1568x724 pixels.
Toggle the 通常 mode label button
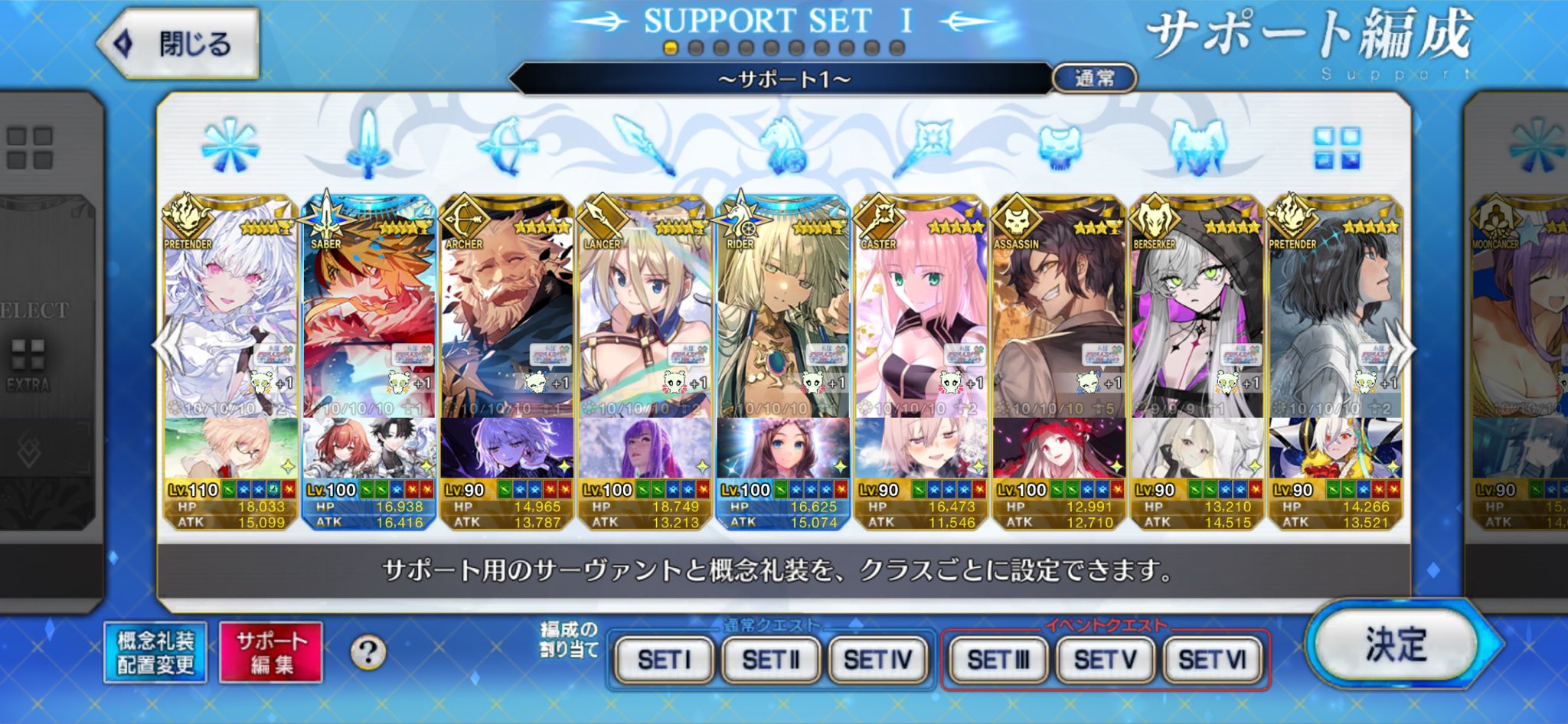click(x=1094, y=78)
